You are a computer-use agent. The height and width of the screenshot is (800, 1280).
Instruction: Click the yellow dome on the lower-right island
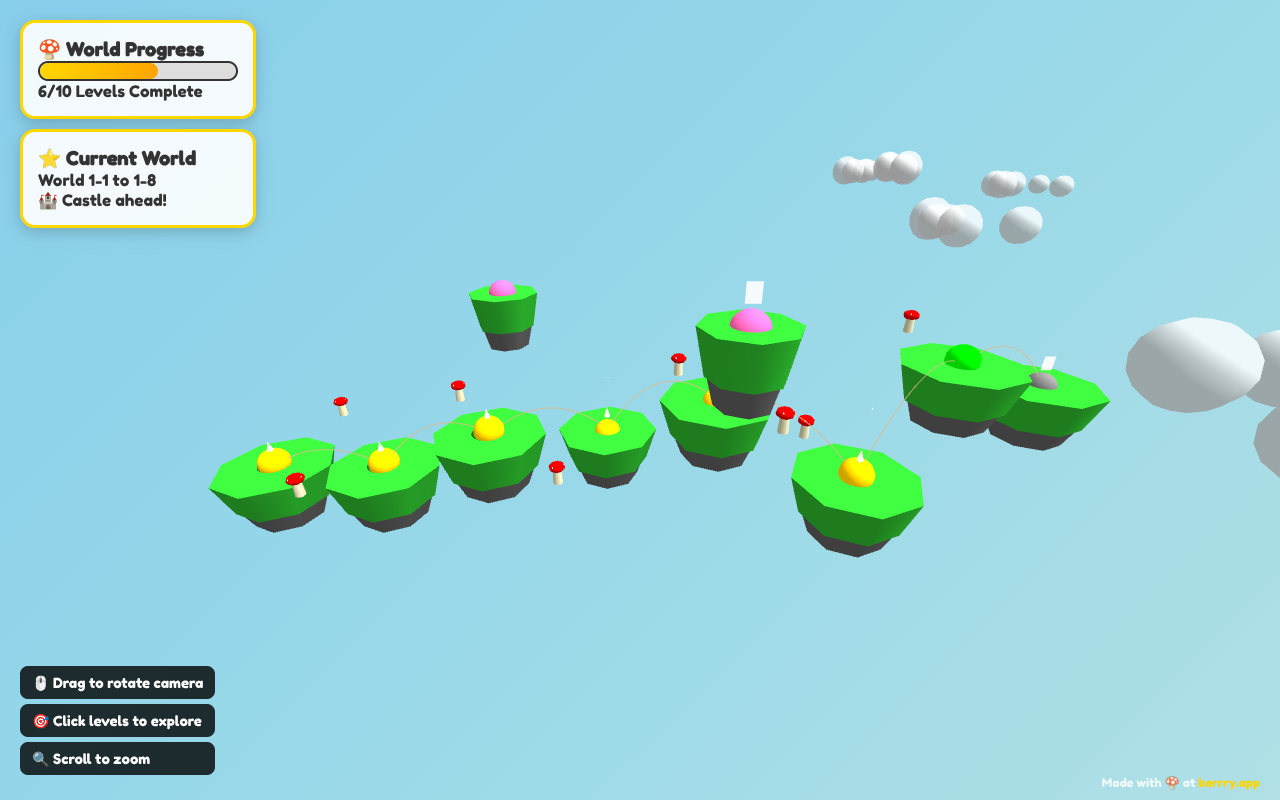(x=856, y=470)
